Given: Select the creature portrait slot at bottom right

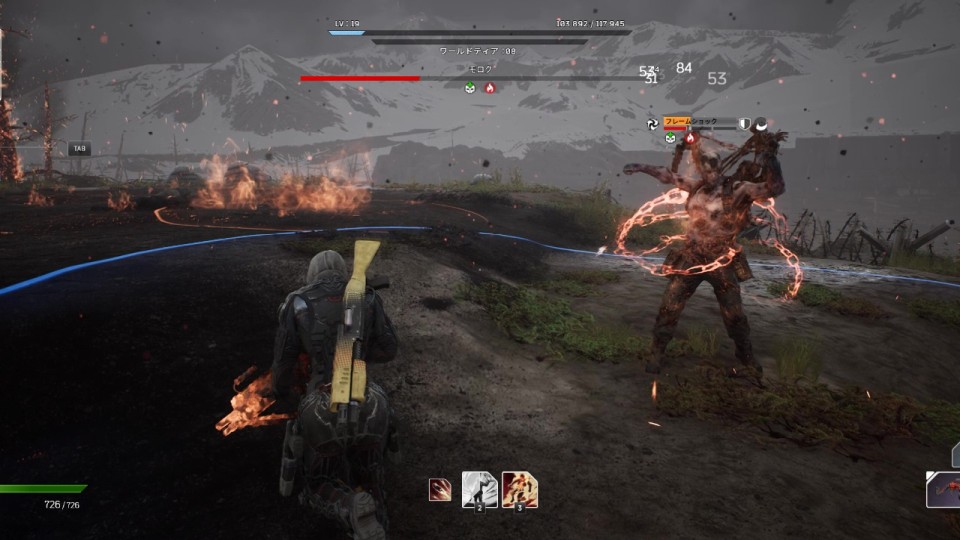Looking at the screenshot, I should click(x=944, y=491).
